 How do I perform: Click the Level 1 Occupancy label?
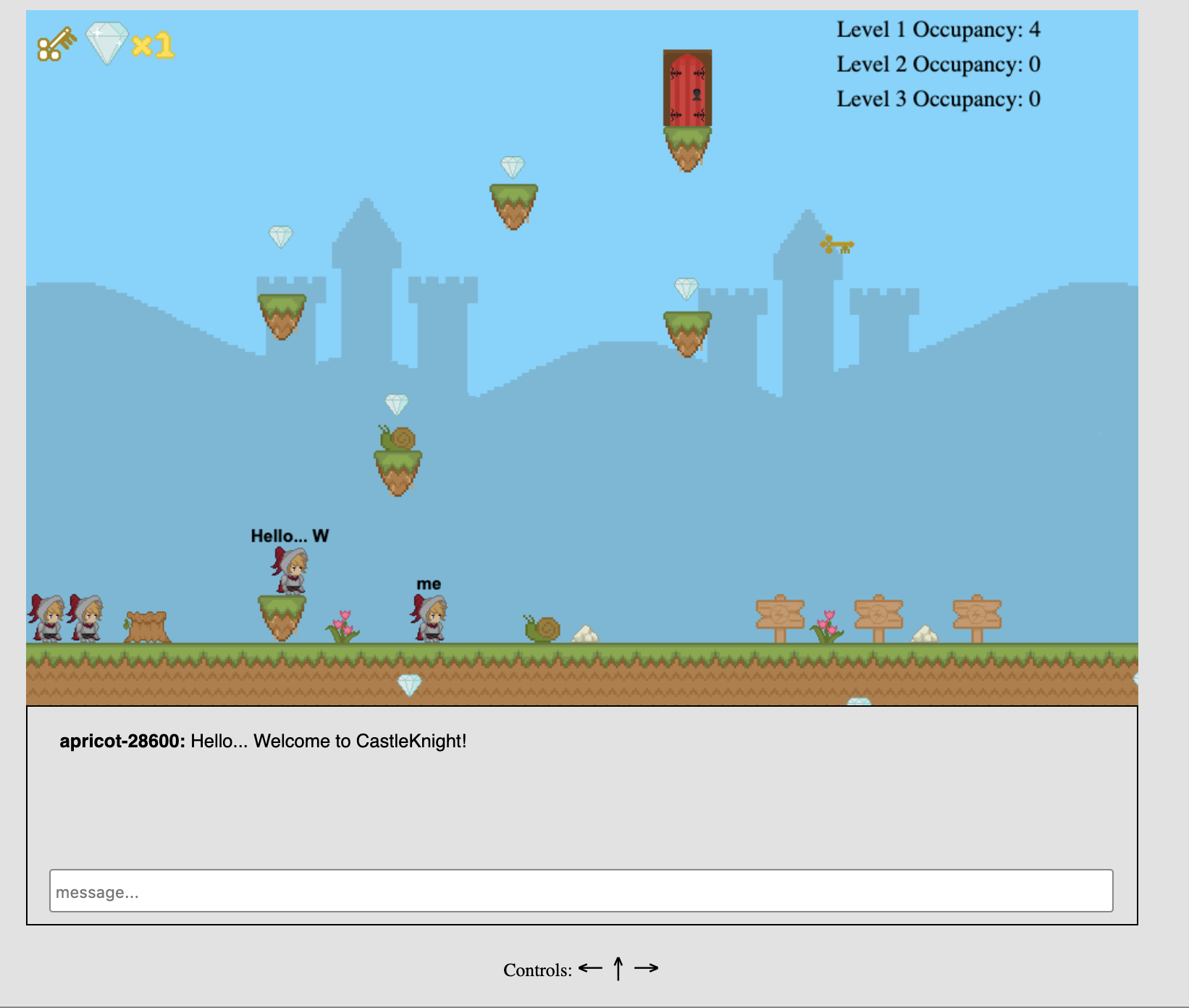(937, 30)
